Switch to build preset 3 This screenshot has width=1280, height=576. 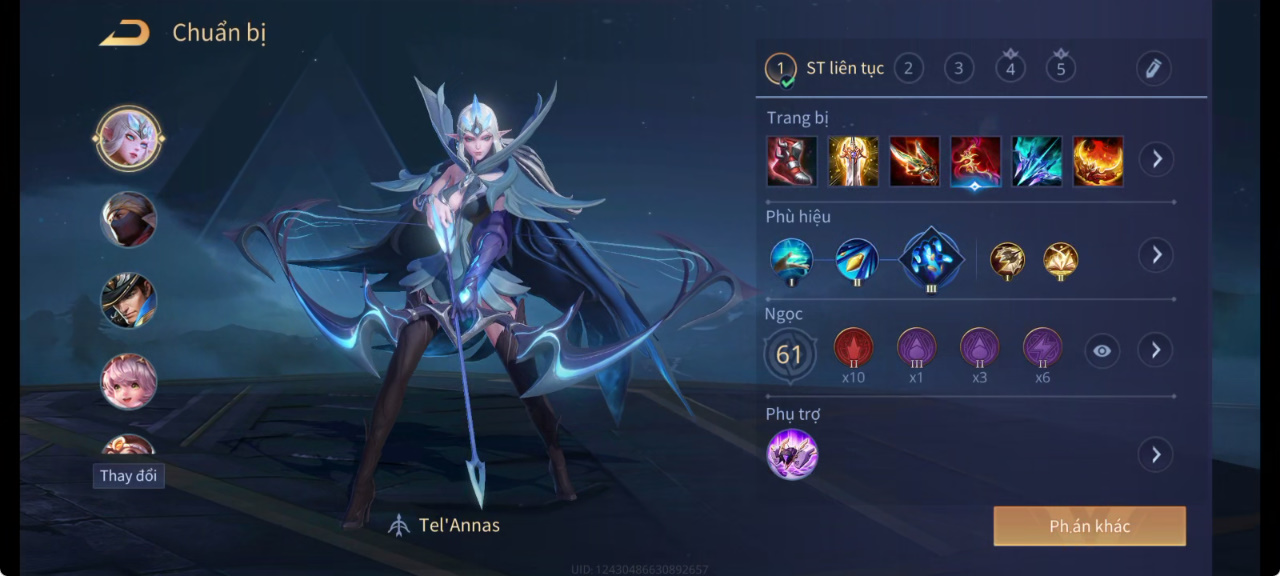958,68
